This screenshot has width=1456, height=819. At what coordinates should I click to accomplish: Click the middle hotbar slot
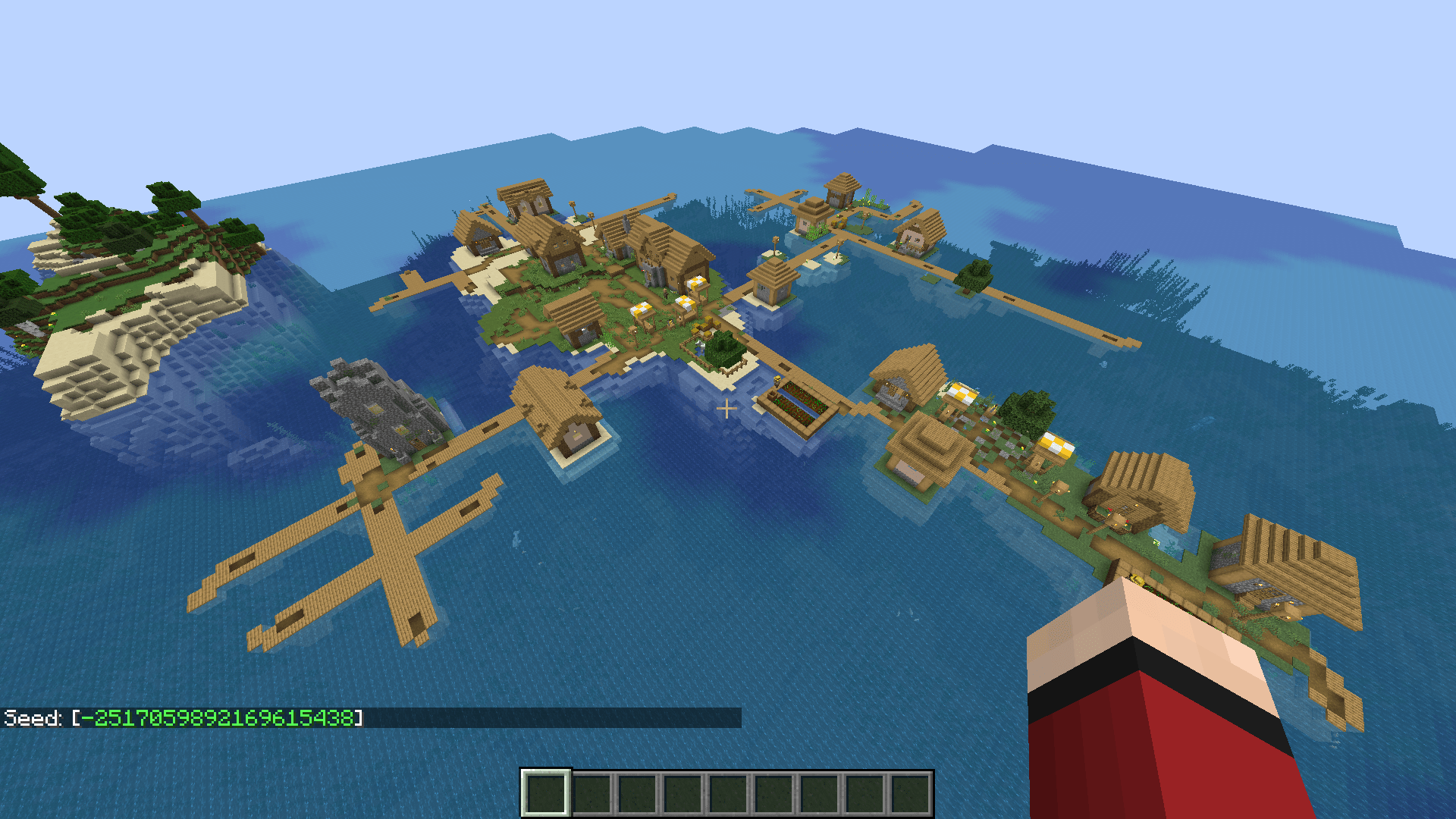(730, 792)
